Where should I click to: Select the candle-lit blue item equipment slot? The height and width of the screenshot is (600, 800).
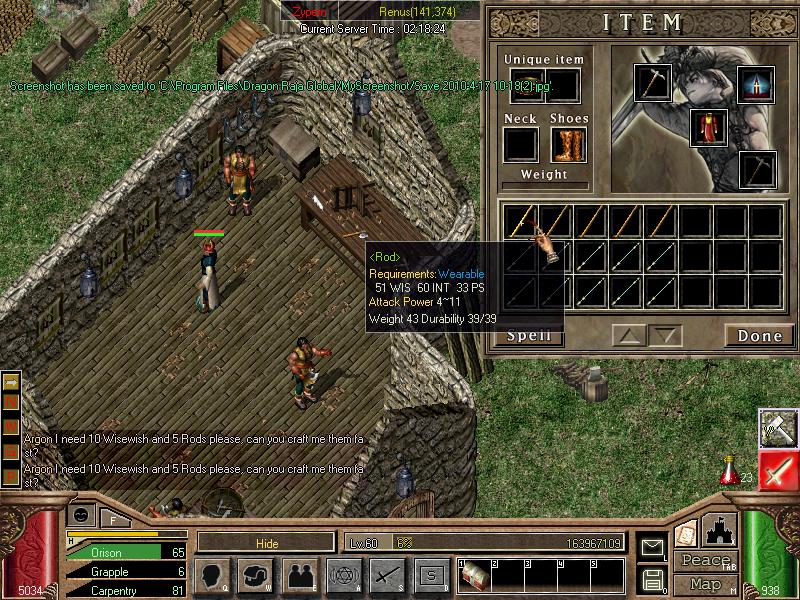pos(756,84)
